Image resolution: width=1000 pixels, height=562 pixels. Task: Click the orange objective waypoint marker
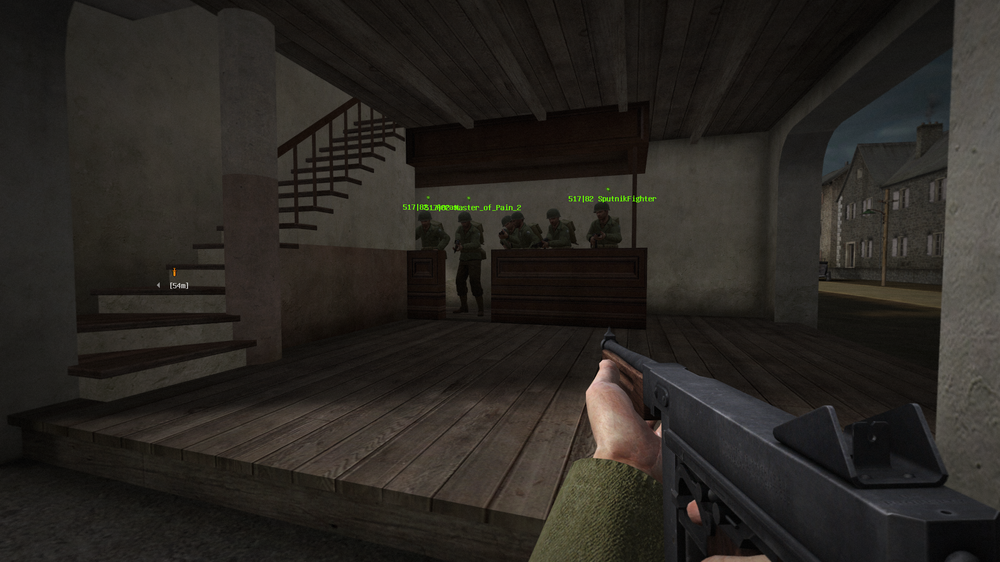point(174,271)
